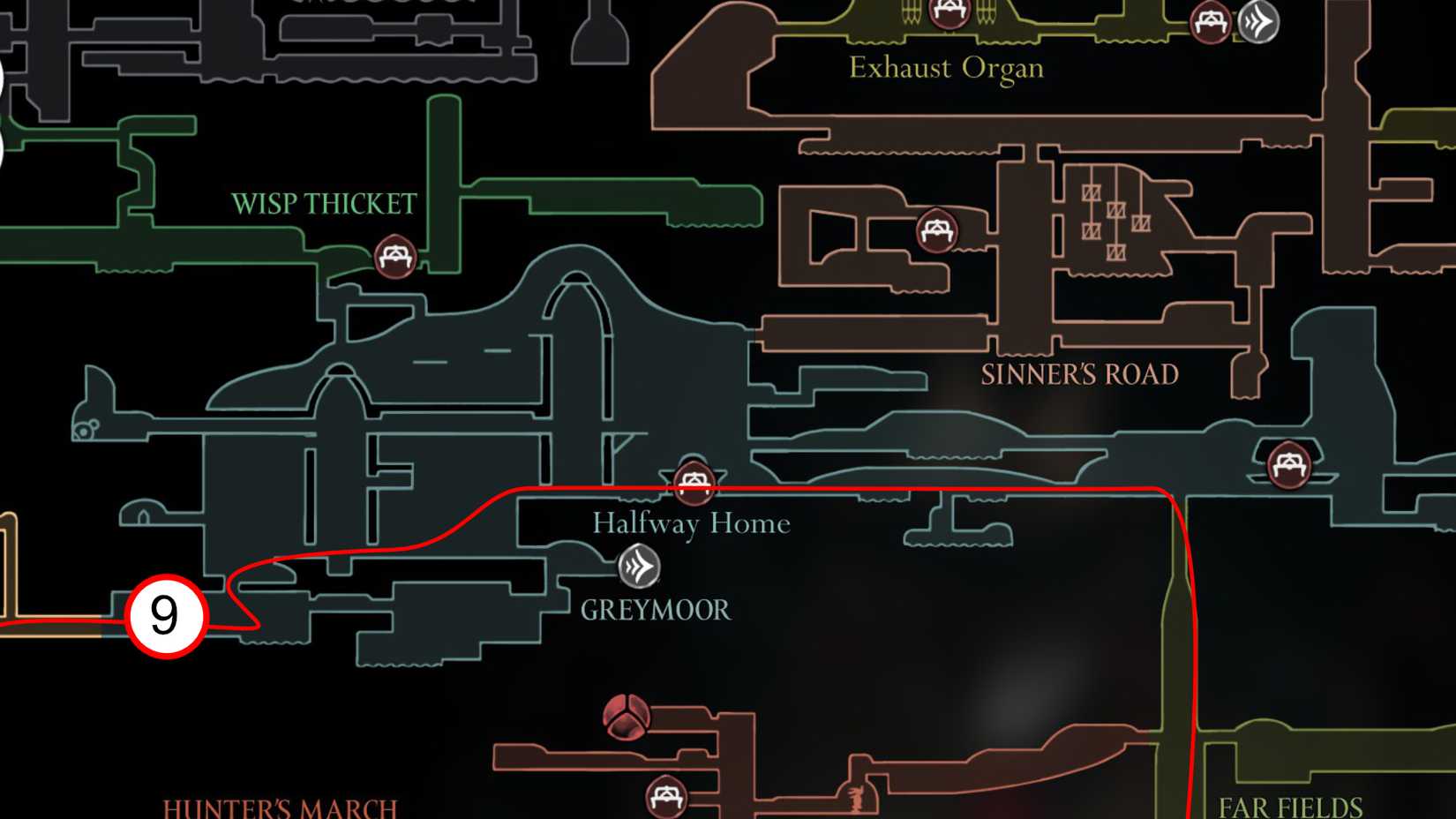Click the bench icon beside the top-right fast travel

tap(1210, 22)
